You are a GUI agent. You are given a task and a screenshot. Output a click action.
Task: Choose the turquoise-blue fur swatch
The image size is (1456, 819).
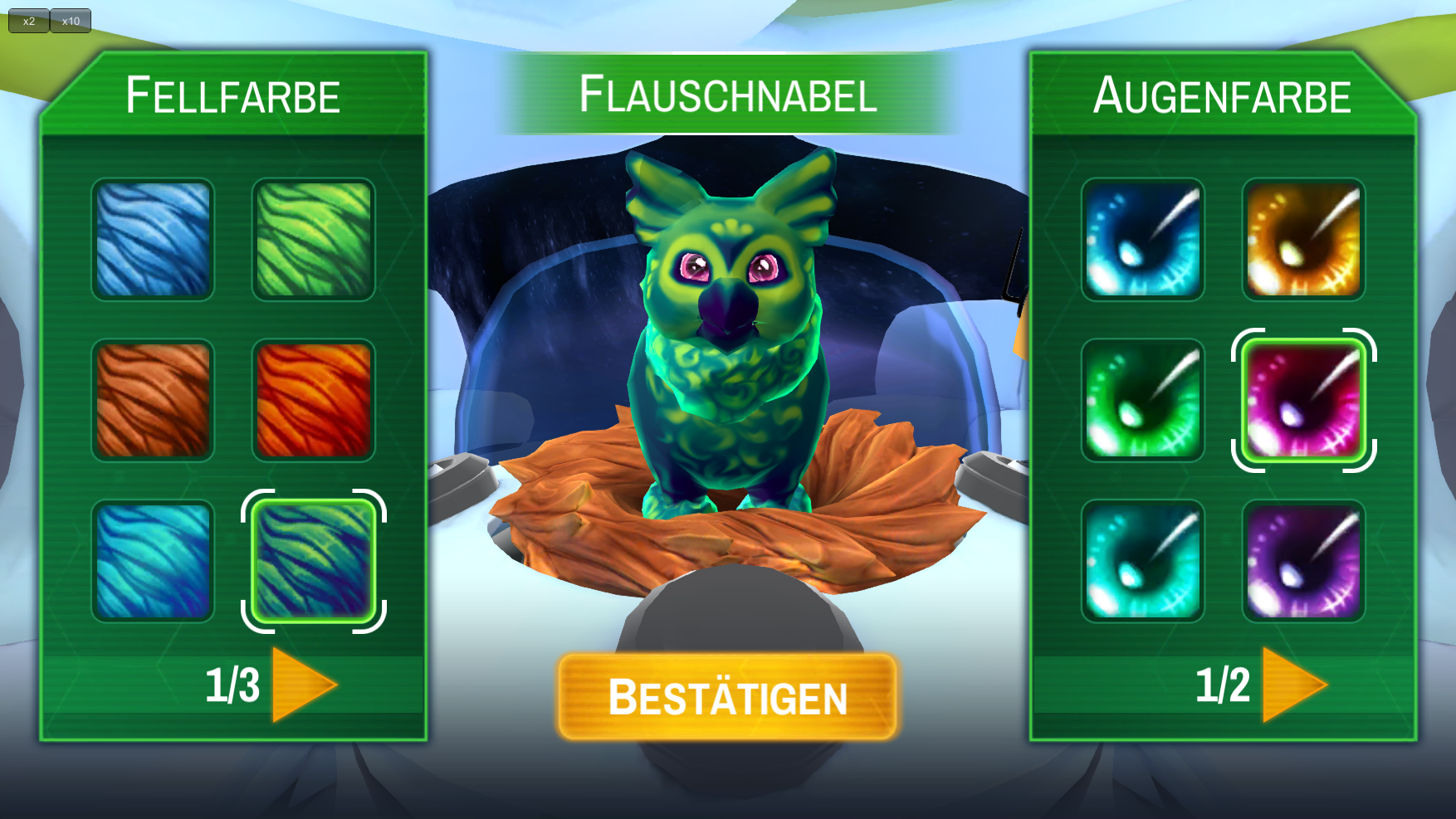[x=153, y=561]
